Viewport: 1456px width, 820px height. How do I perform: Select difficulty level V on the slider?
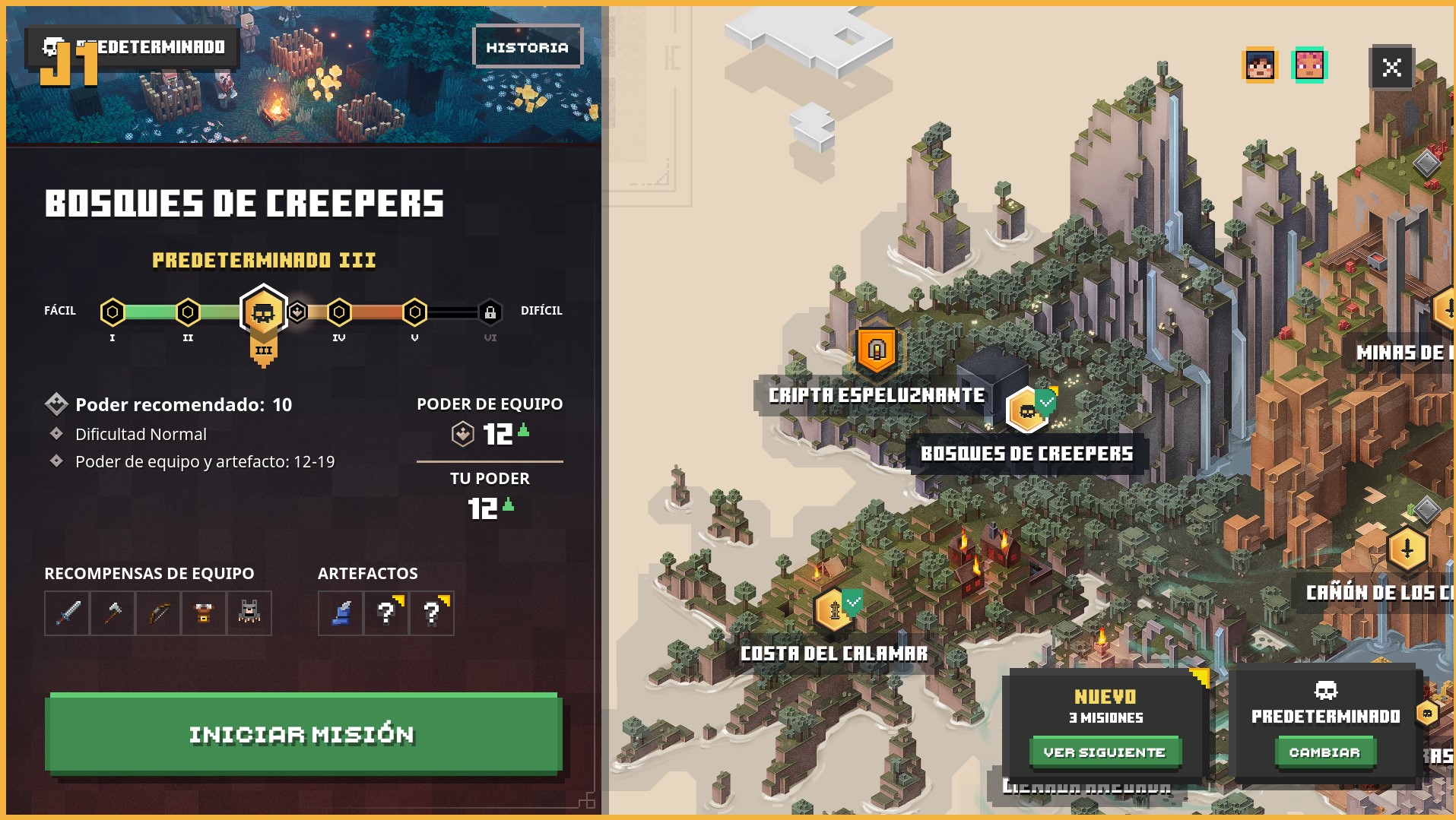click(x=414, y=311)
